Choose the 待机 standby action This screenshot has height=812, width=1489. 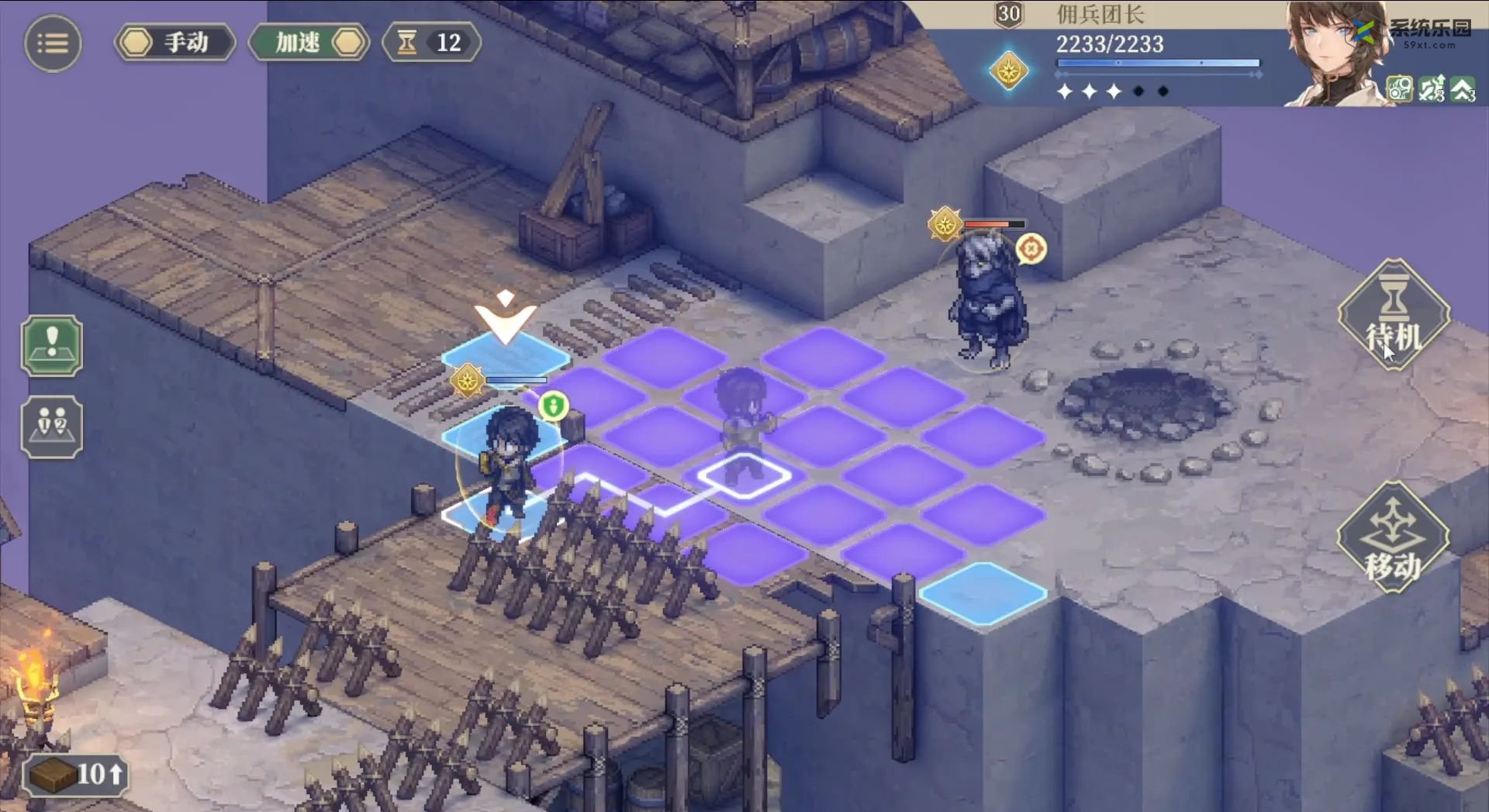coord(1394,316)
